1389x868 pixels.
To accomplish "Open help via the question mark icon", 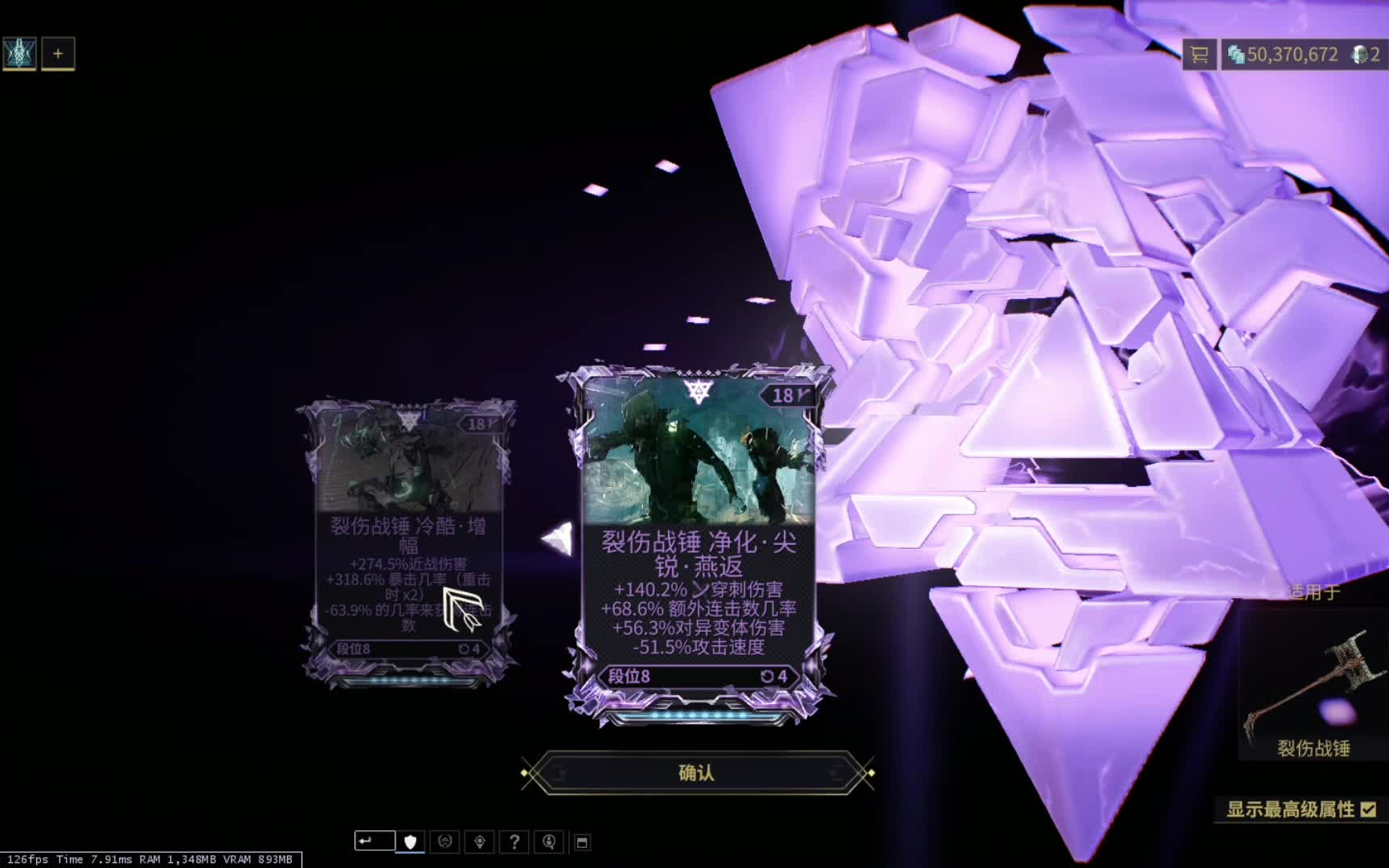I will pos(514,841).
